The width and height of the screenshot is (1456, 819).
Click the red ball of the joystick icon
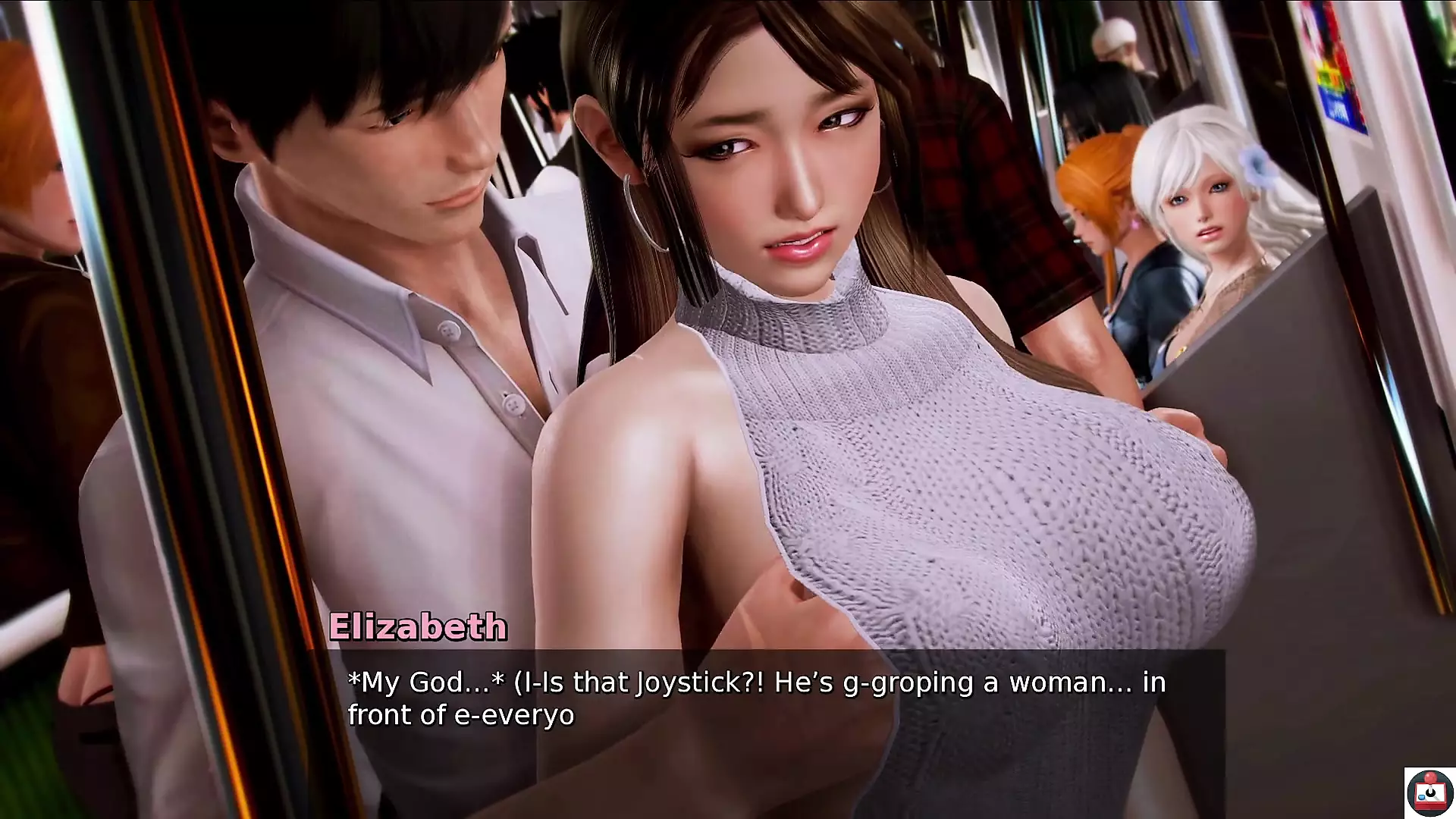(x=1430, y=778)
